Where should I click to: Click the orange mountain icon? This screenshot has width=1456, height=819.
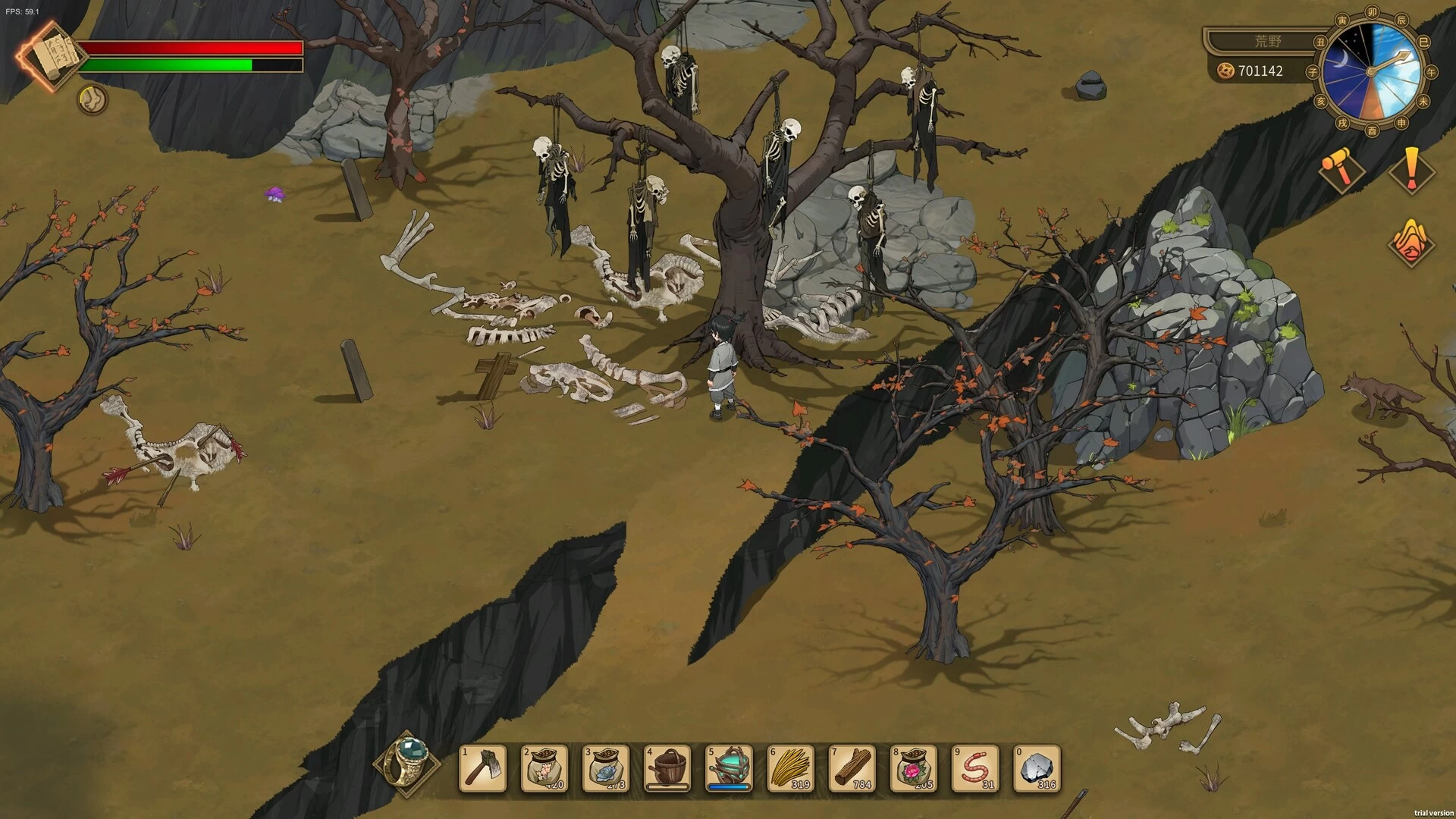pos(1410,241)
